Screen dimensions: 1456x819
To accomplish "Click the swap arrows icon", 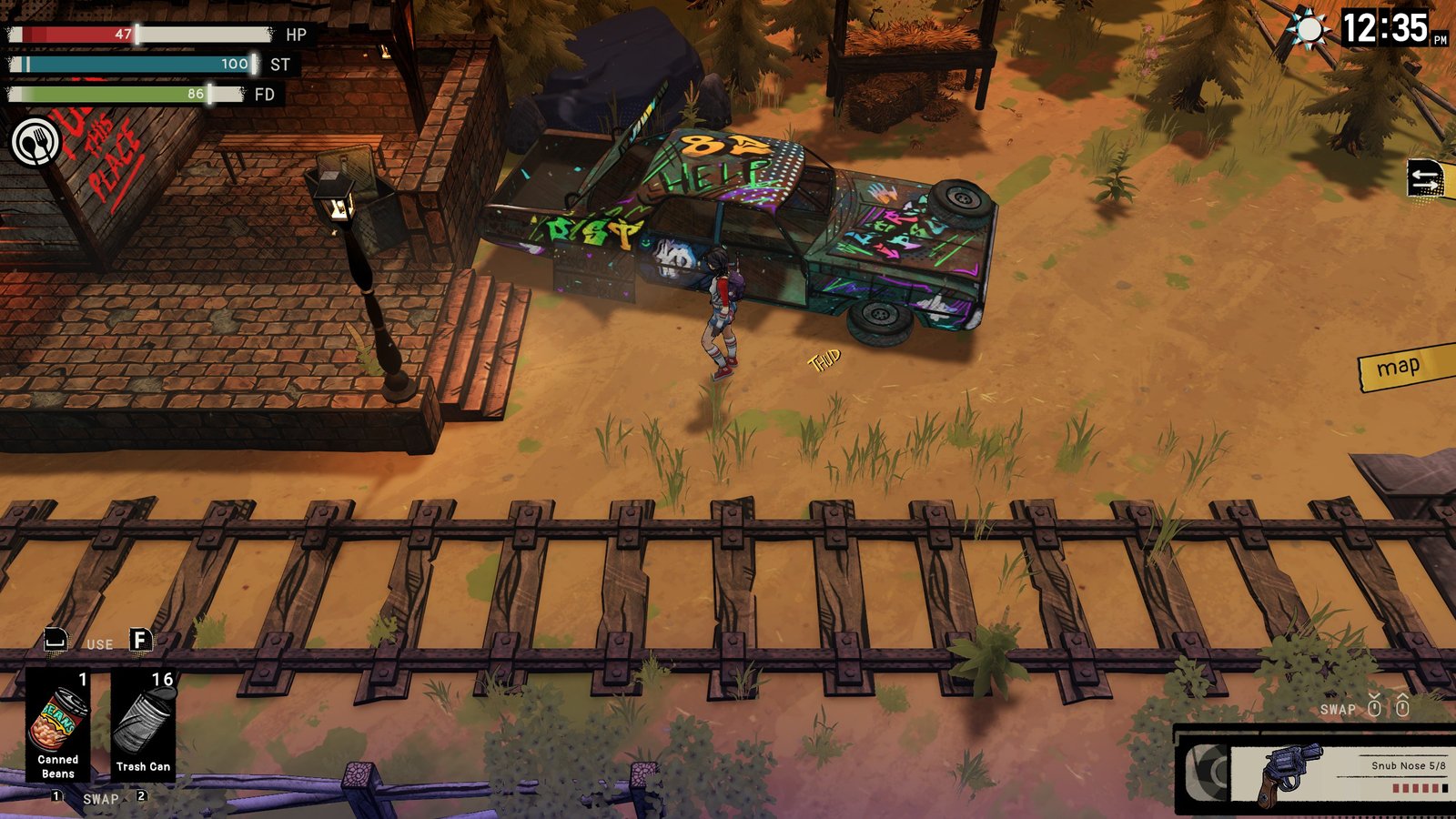I will (1425, 177).
